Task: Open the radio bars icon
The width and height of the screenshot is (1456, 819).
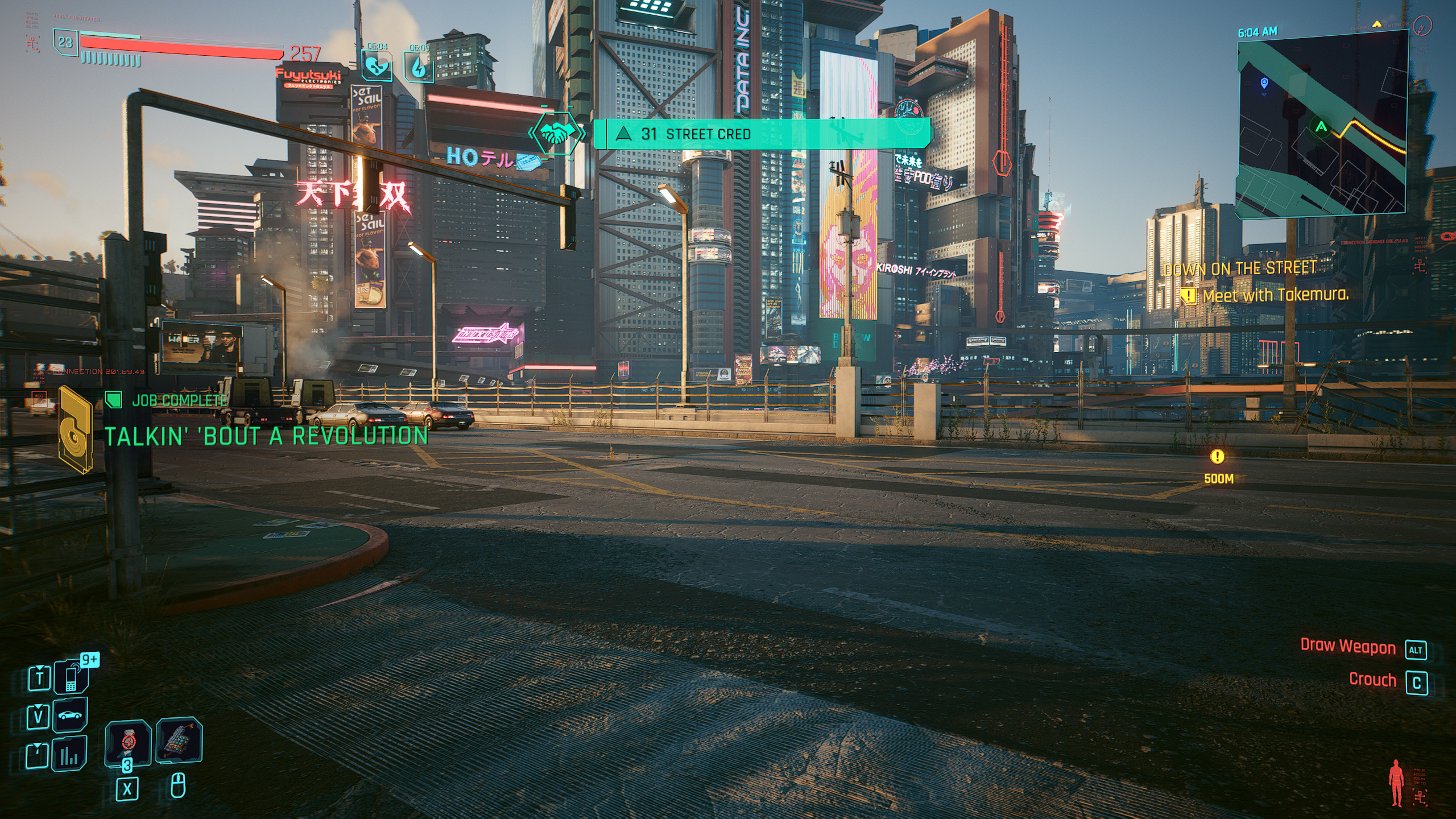Action: click(69, 754)
